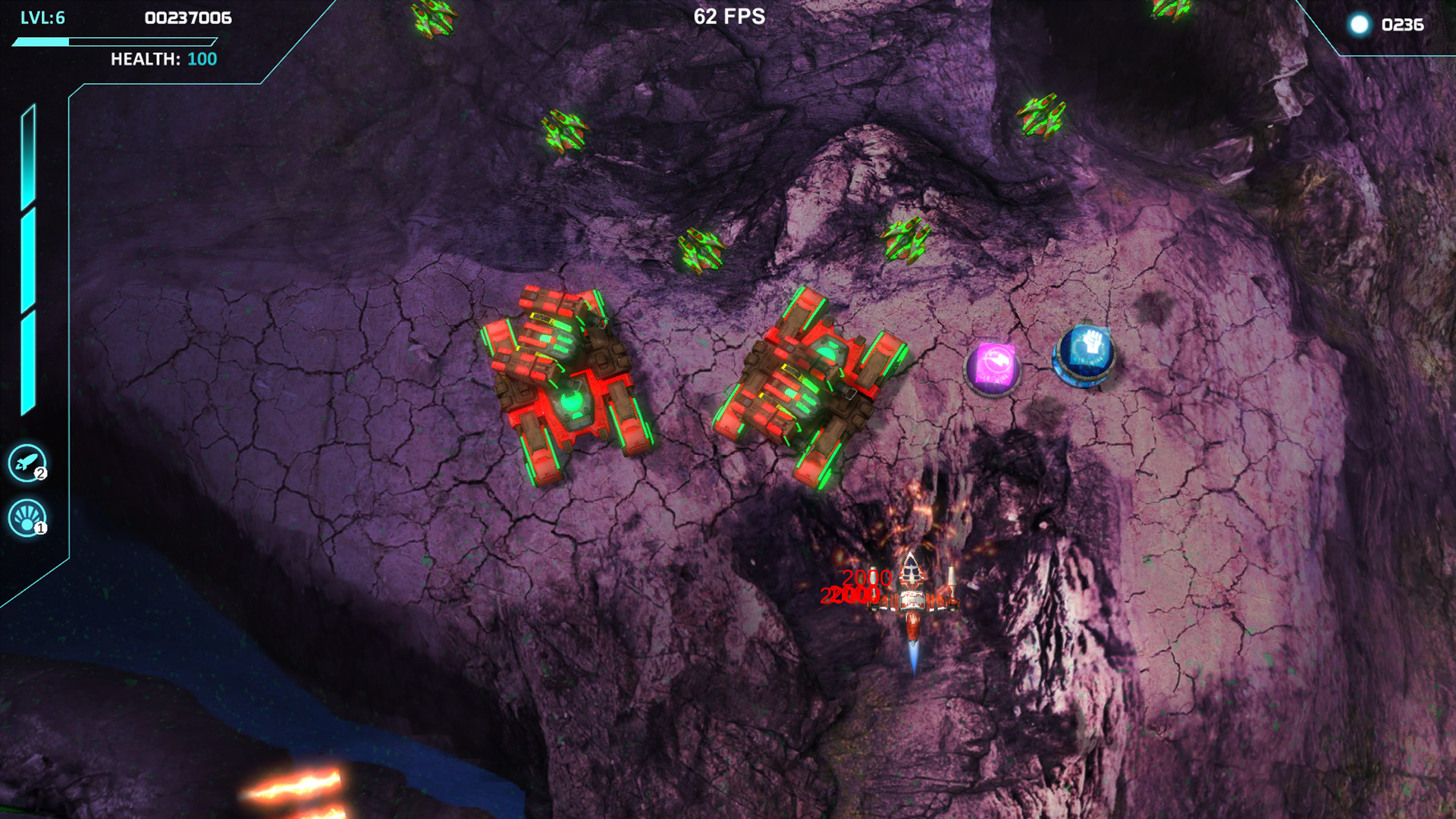Image resolution: width=1456 pixels, height=819 pixels.
Task: Click the pink power-up orb pickup
Action: (x=994, y=369)
